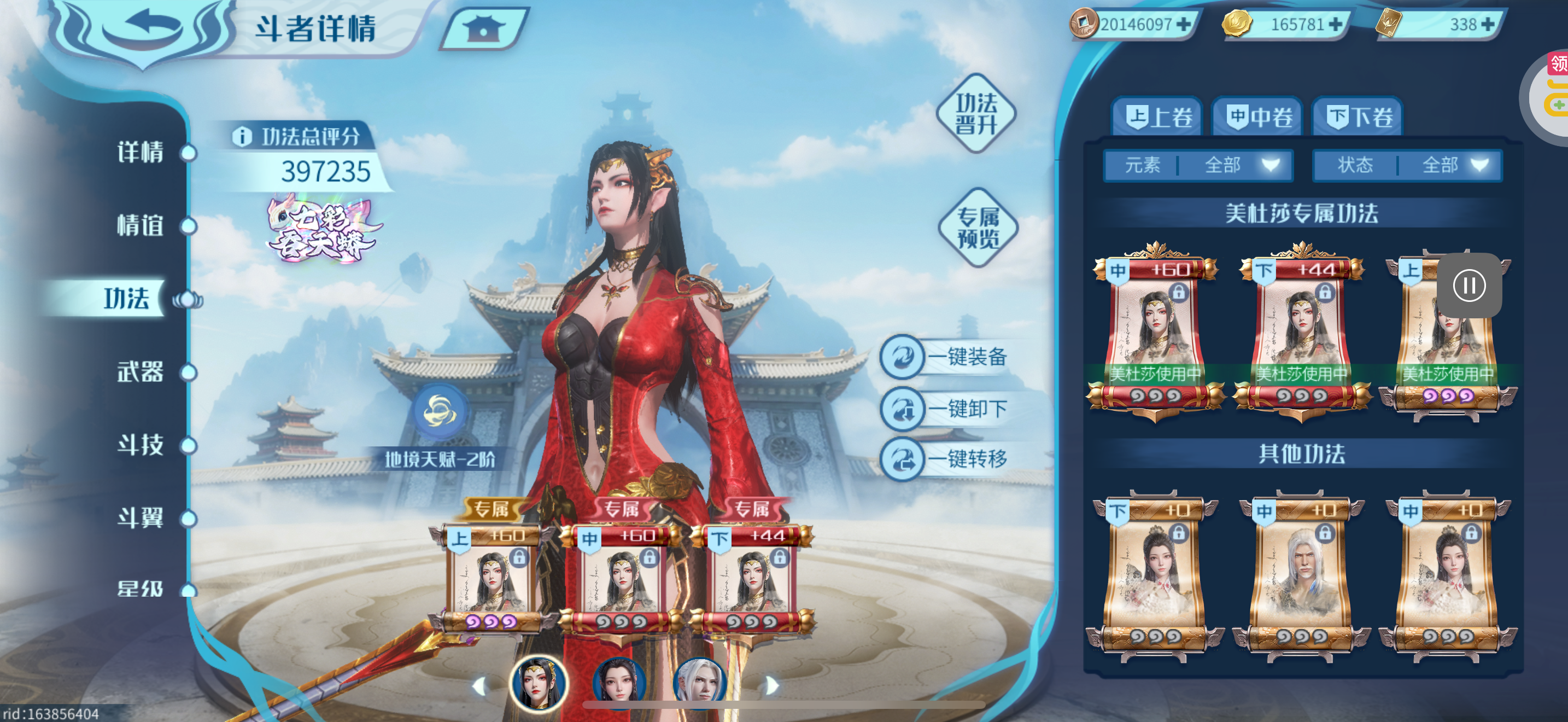Open the 元素 element dropdown
This screenshot has width=1568, height=722.
[x=1198, y=165]
